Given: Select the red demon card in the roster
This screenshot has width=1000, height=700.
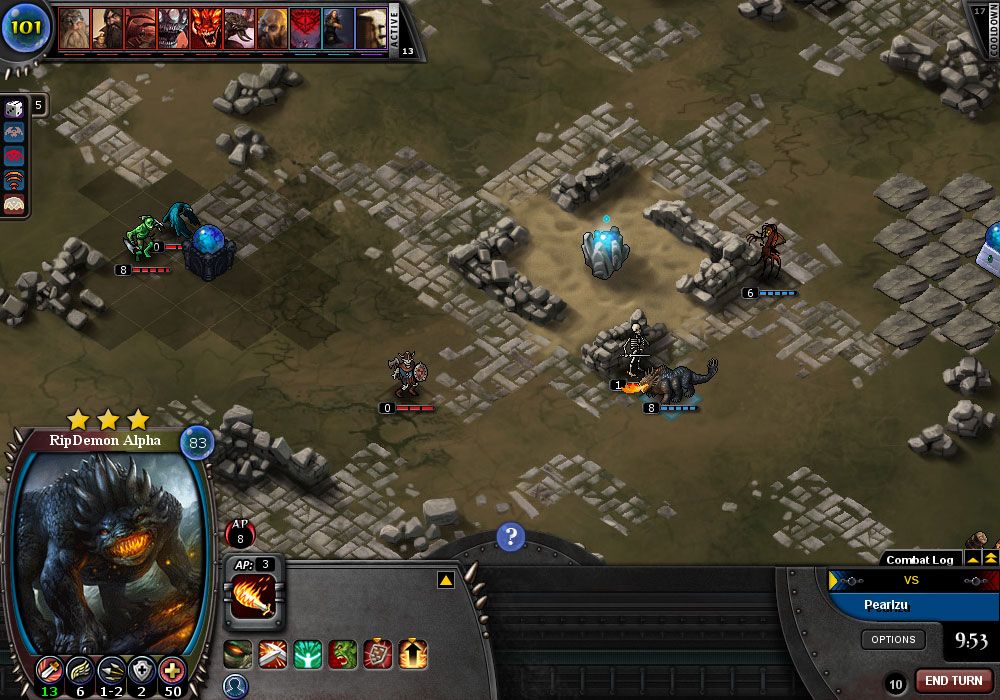Looking at the screenshot, I should click(x=206, y=30).
